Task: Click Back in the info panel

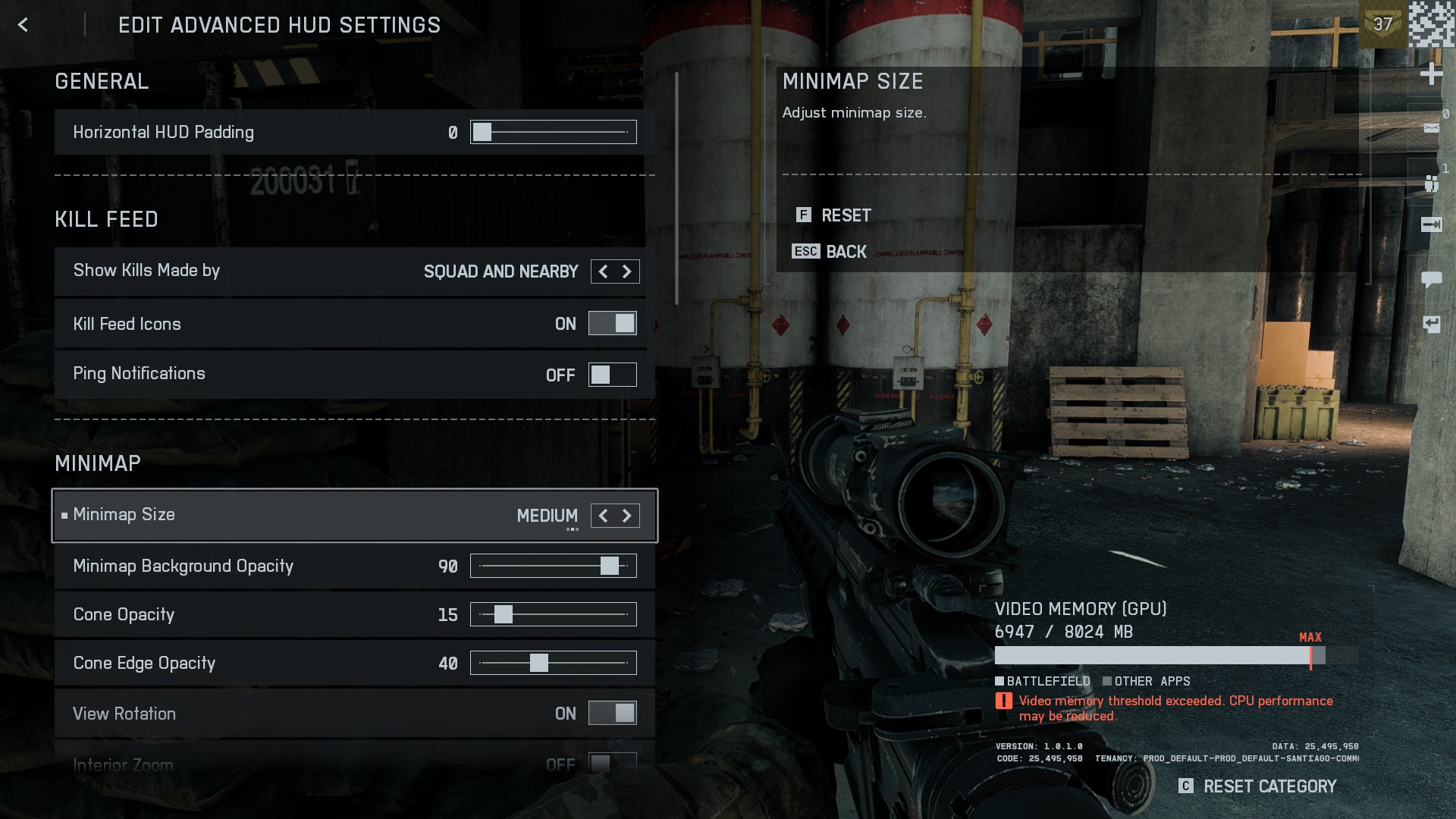Action: [846, 252]
